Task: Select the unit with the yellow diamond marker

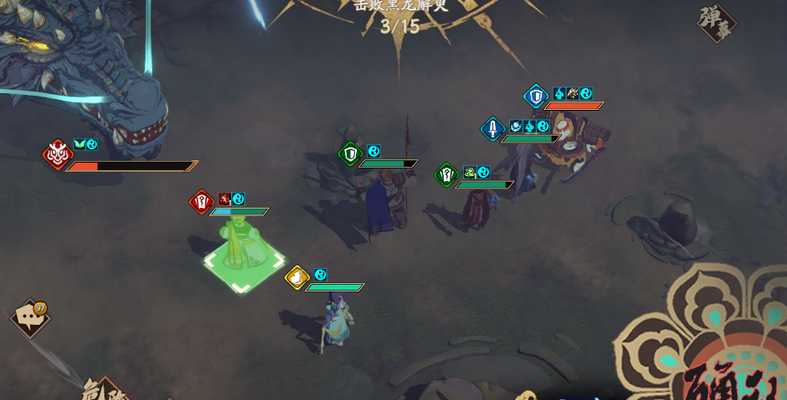Action: tap(337, 318)
